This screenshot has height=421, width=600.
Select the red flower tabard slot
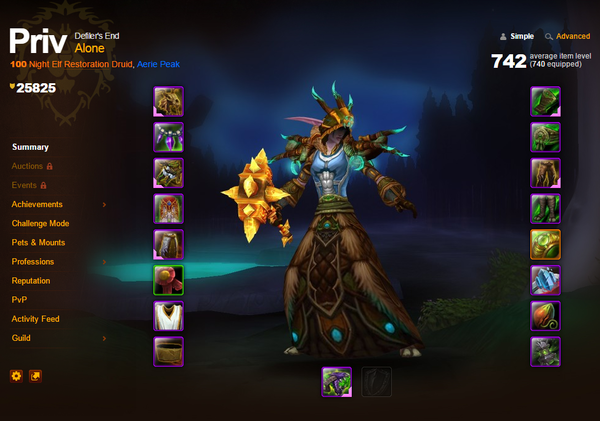(x=167, y=281)
